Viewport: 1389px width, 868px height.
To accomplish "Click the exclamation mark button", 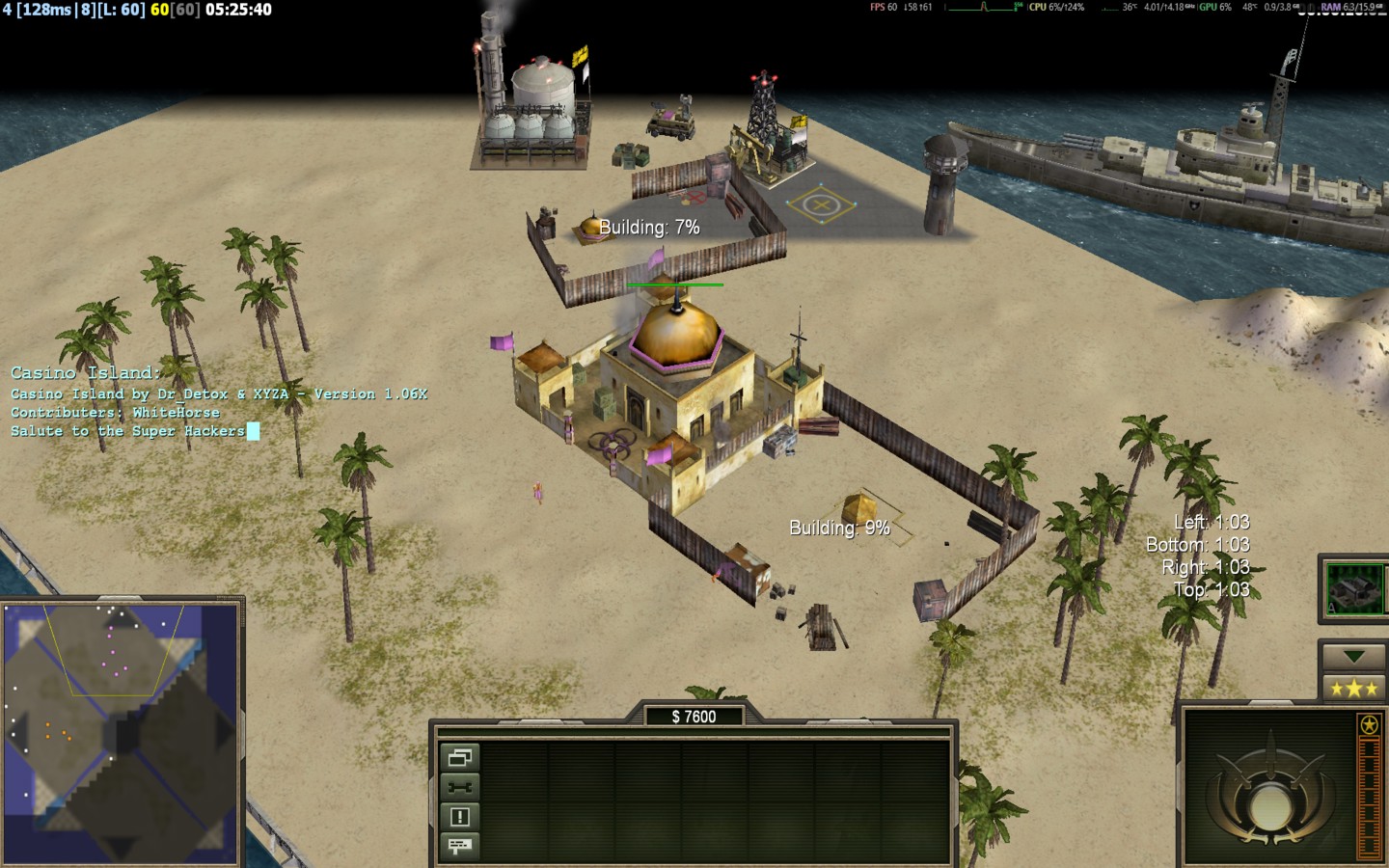I will [x=460, y=817].
